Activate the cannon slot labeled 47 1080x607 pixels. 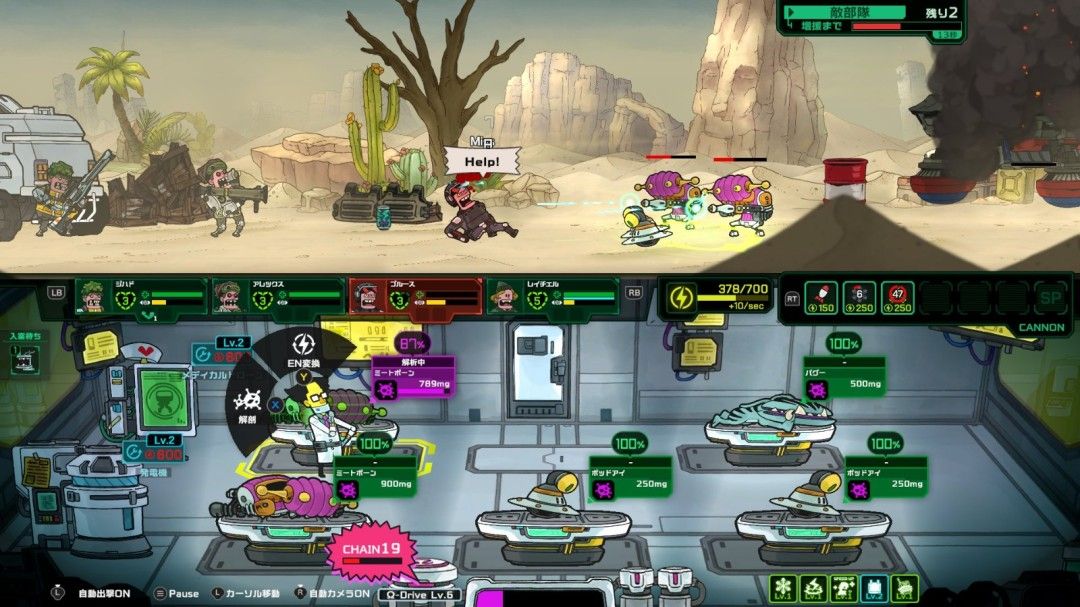coord(897,297)
